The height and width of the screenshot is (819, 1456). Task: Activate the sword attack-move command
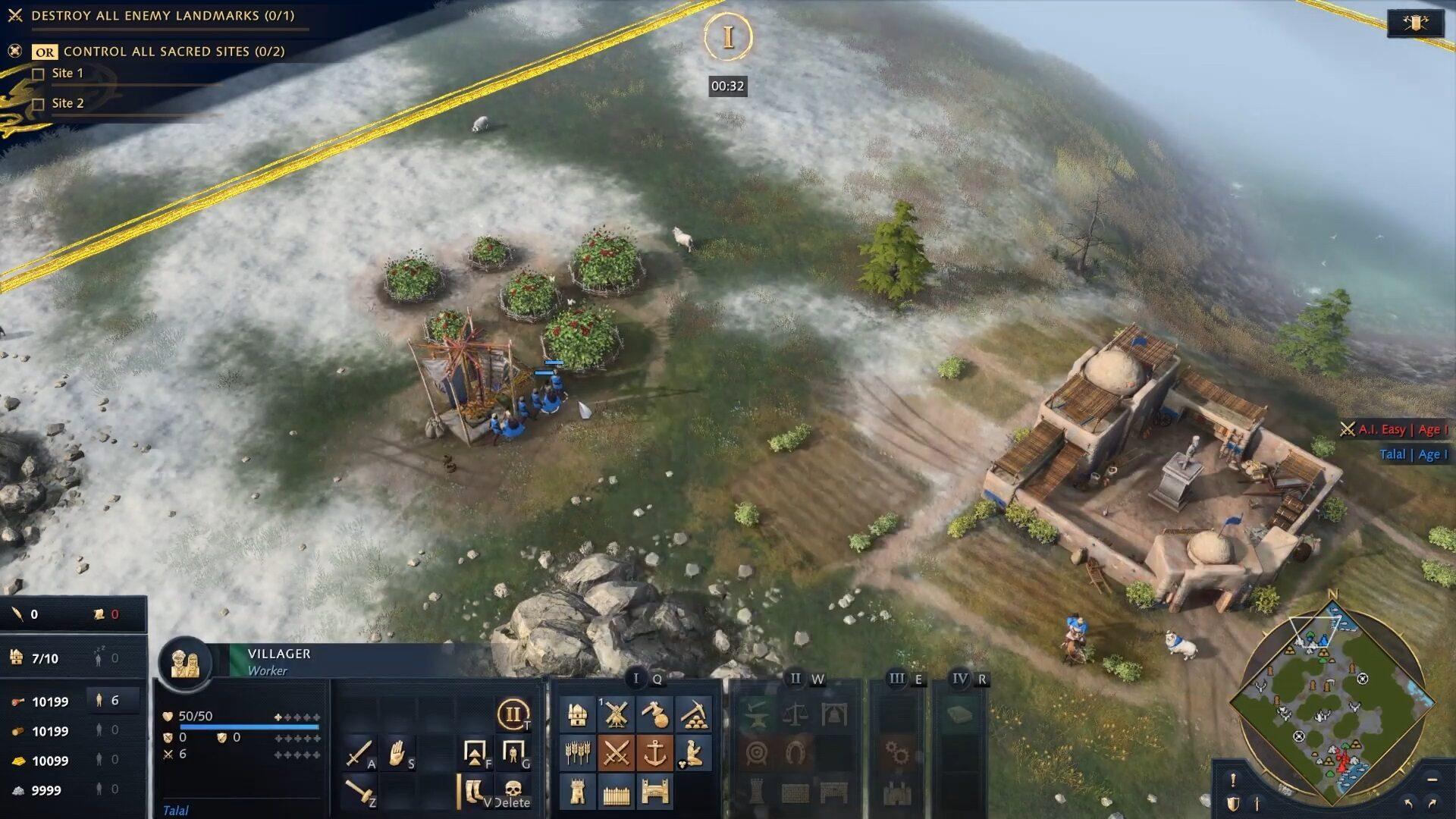(358, 753)
